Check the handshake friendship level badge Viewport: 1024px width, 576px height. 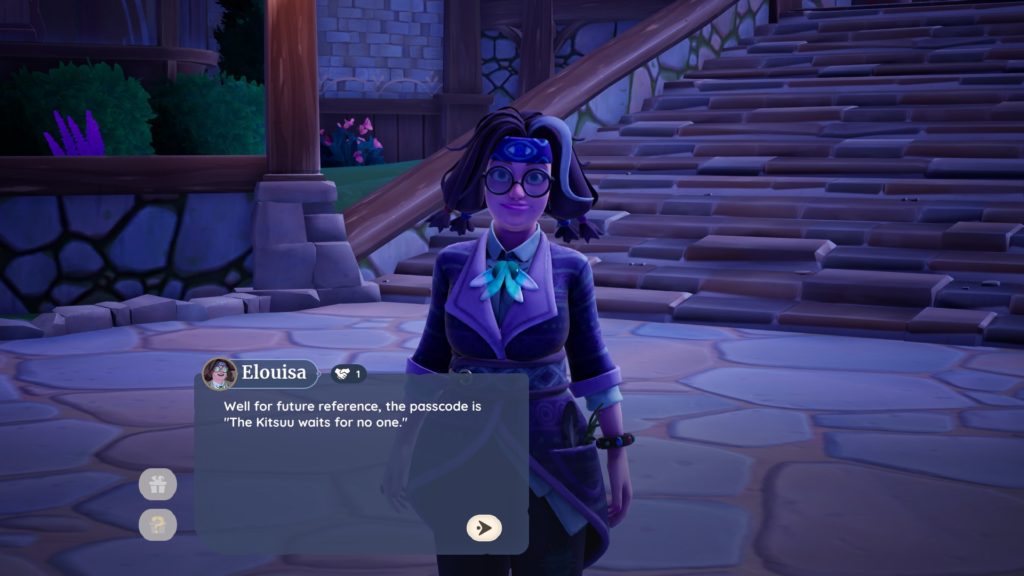[348, 374]
